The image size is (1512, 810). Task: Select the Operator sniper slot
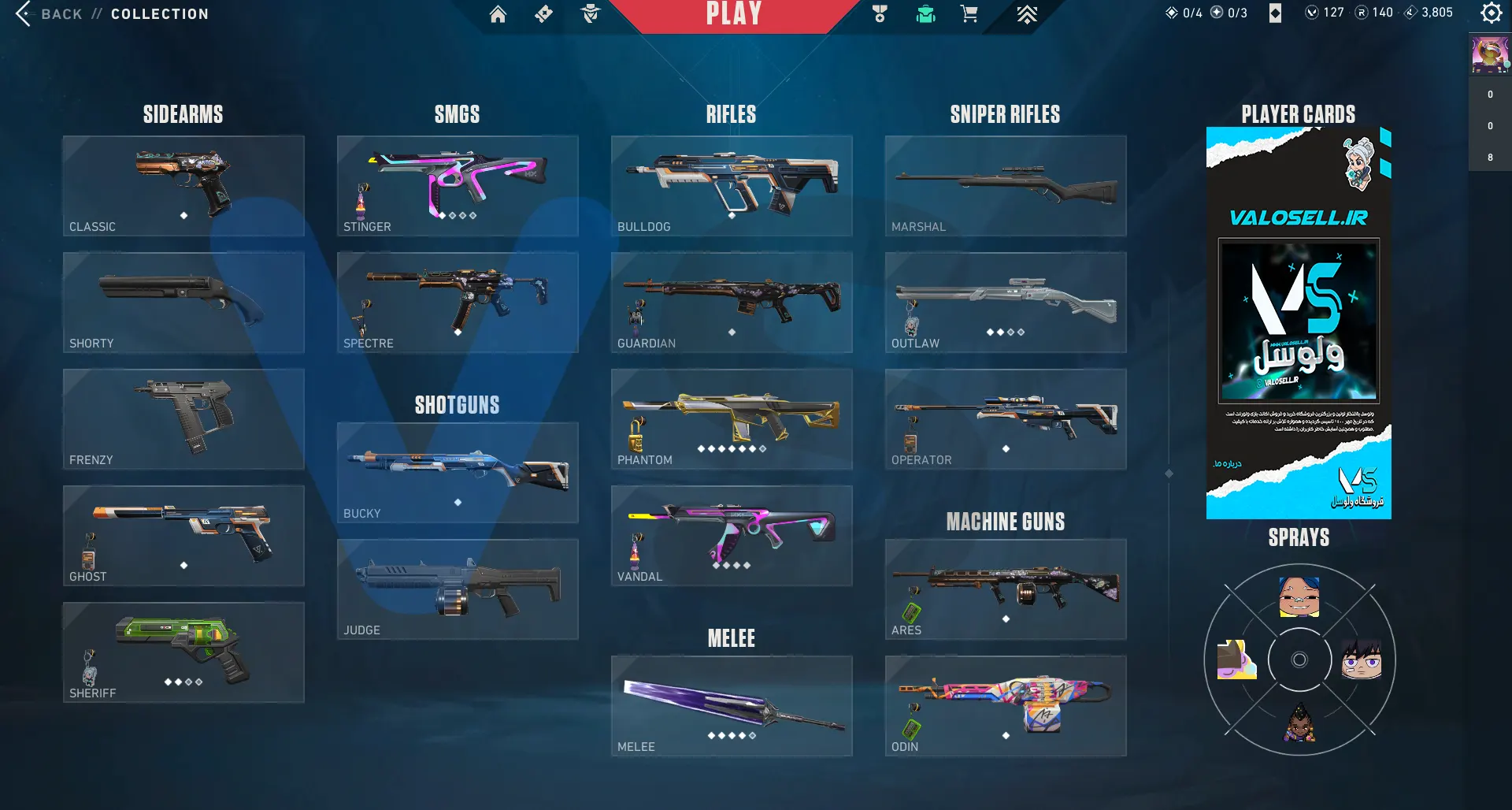(1006, 419)
